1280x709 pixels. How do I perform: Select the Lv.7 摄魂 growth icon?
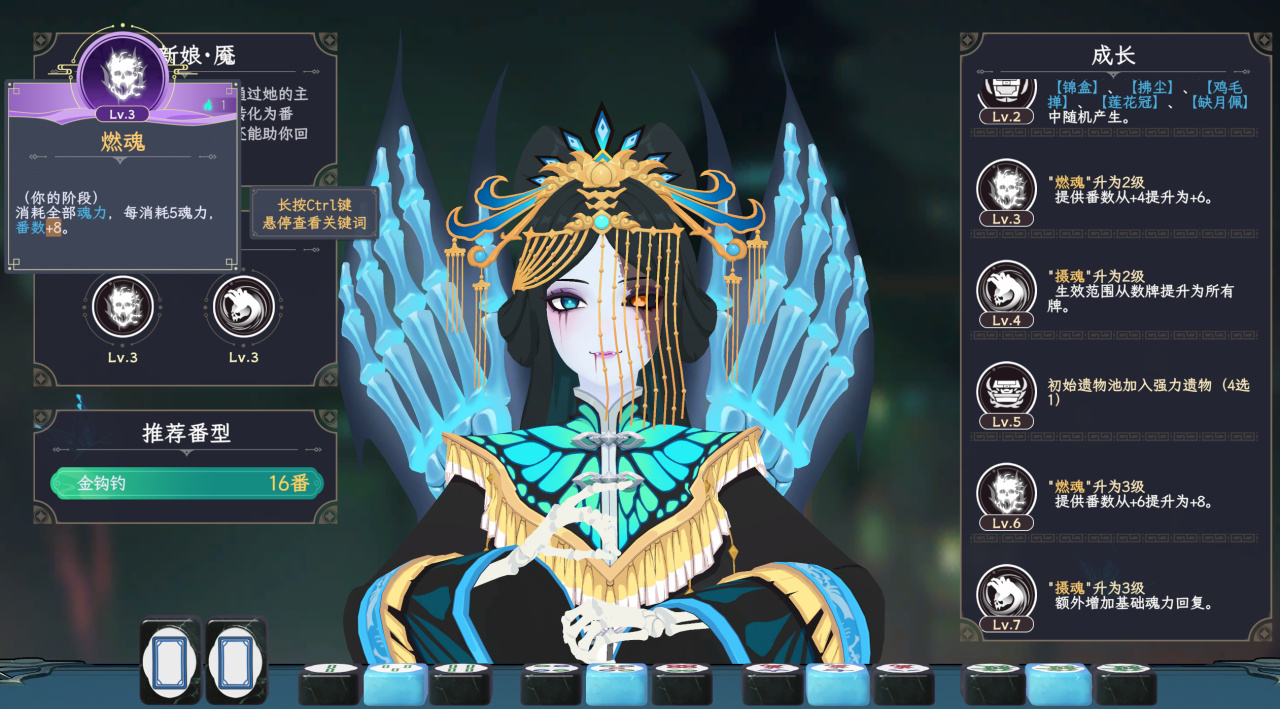pyautogui.click(x=1006, y=593)
